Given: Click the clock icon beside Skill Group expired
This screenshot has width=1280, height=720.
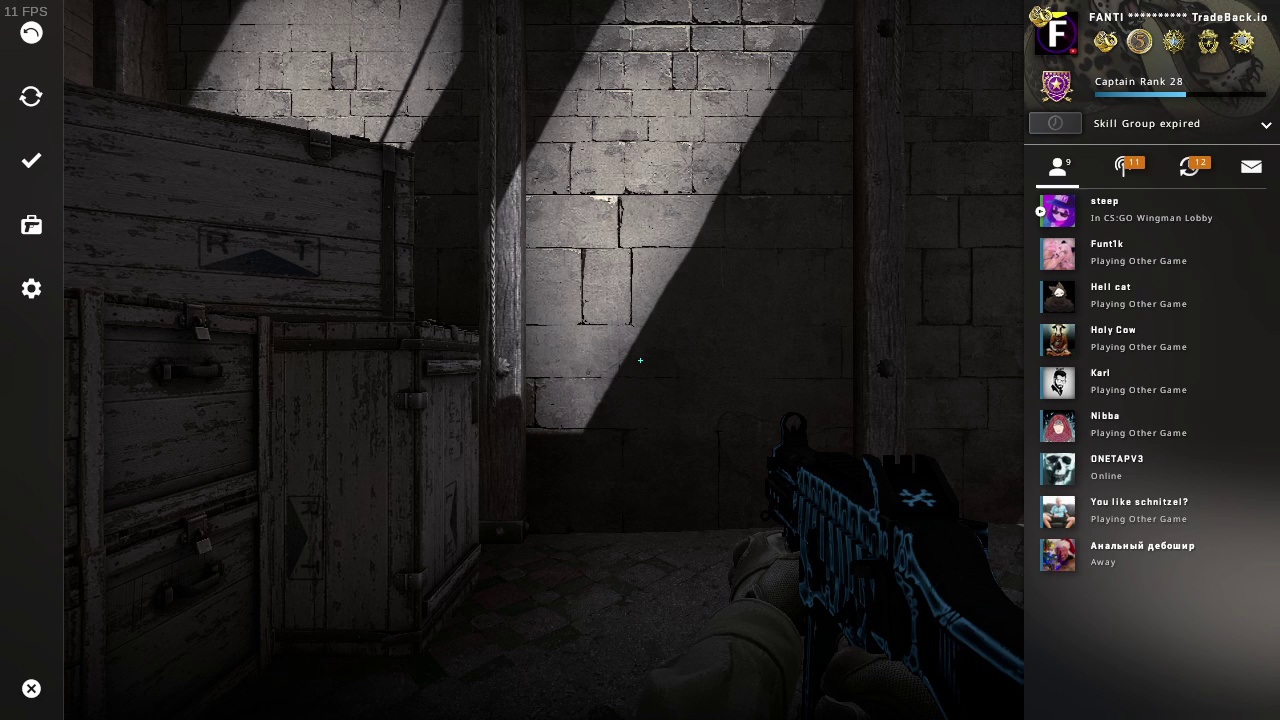Looking at the screenshot, I should click(1055, 123).
